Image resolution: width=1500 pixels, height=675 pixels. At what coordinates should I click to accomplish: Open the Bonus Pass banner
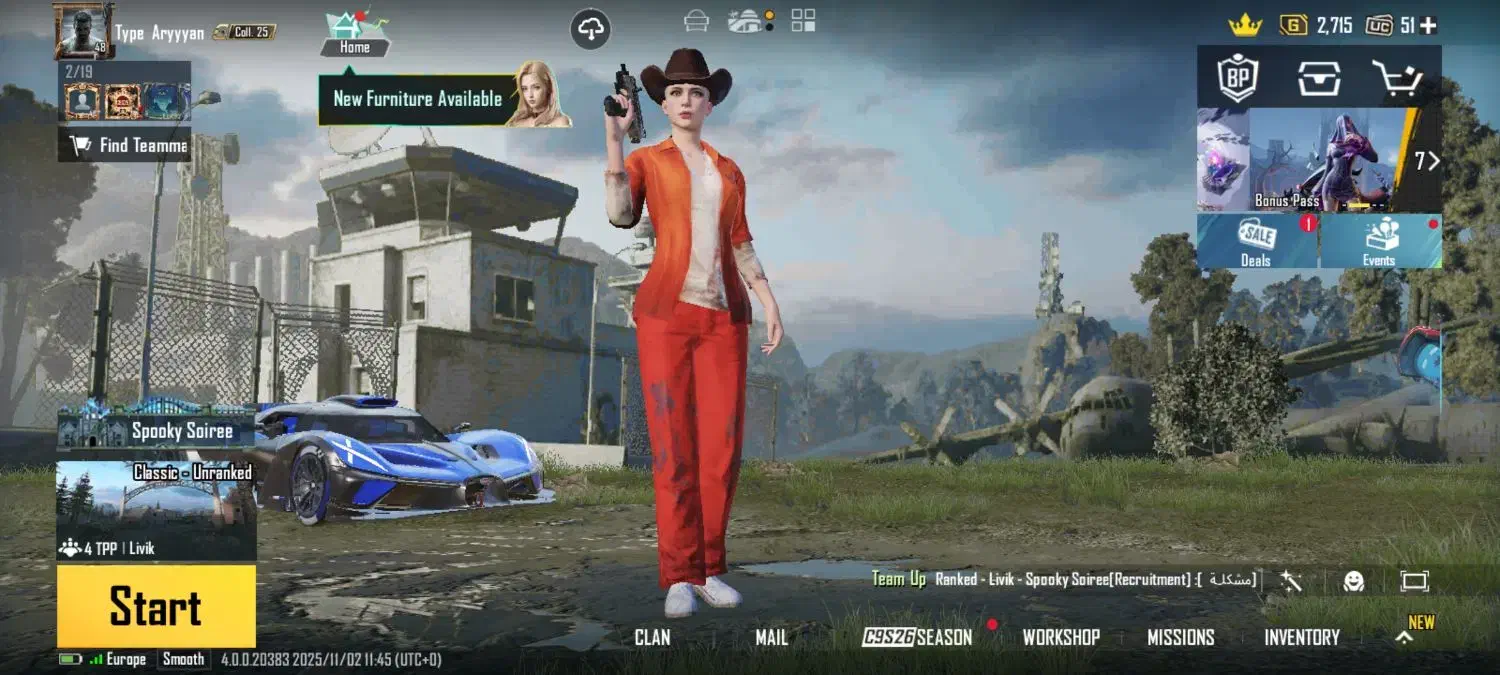(1320, 160)
